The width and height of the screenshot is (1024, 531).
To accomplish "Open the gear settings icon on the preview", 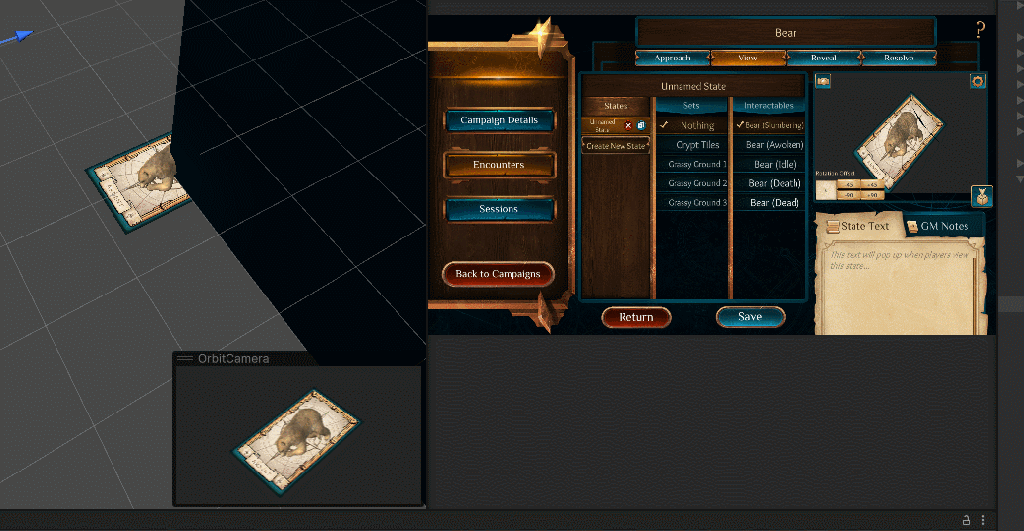I will (978, 81).
